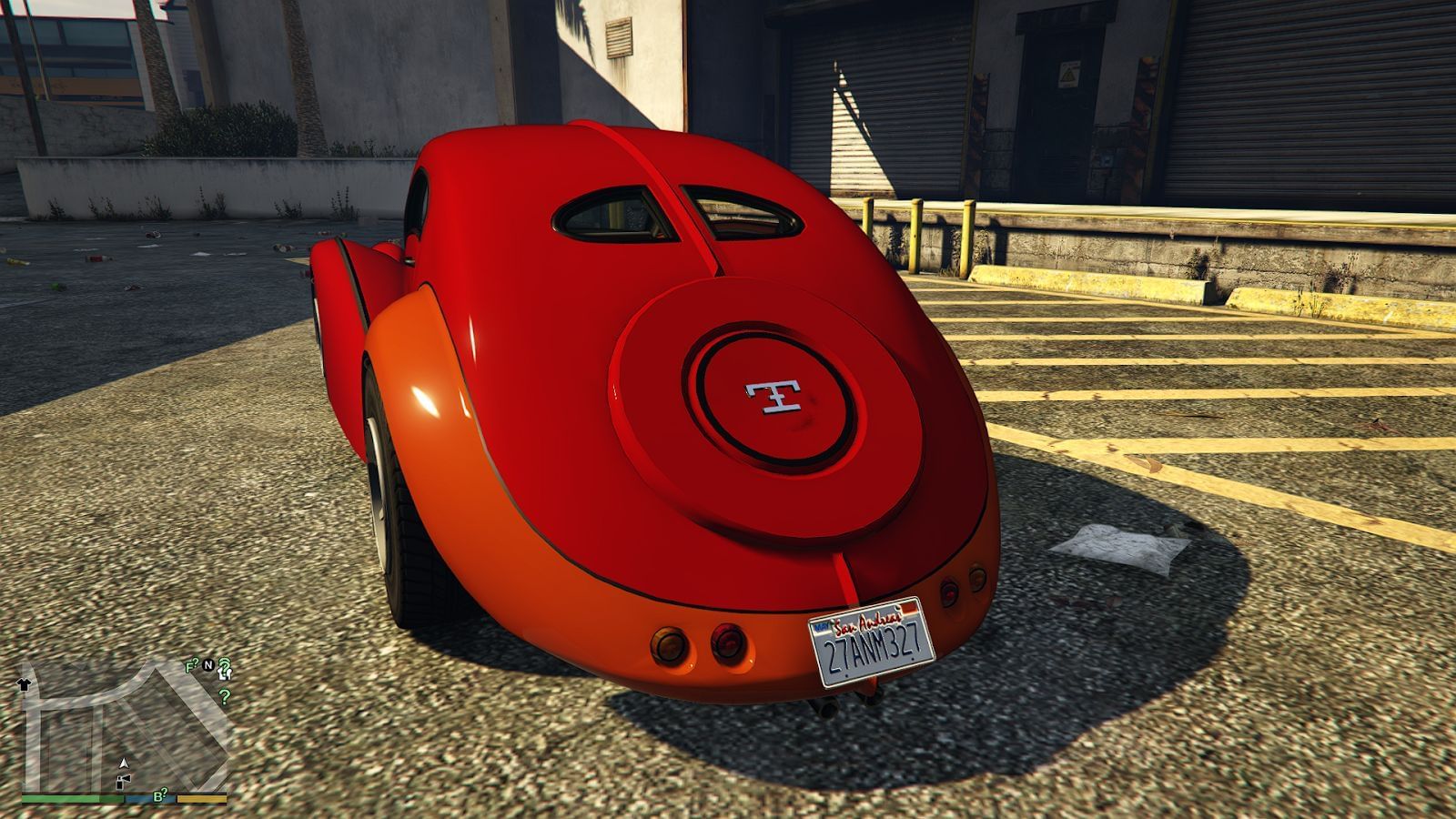The height and width of the screenshot is (819, 1456).
Task: Click the yellow special ability bar
Action: 202,800
